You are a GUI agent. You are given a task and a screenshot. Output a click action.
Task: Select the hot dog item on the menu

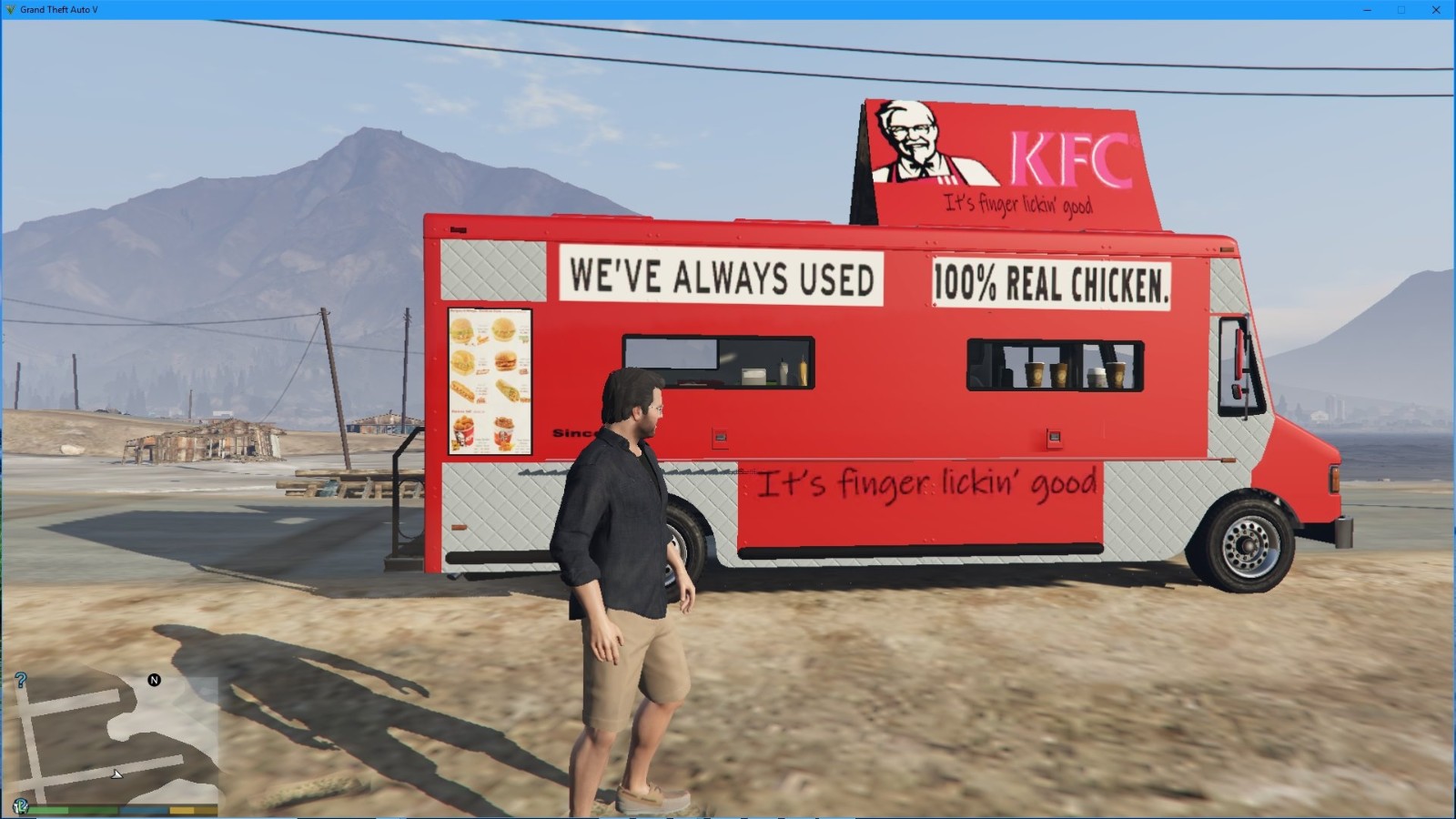point(462,391)
